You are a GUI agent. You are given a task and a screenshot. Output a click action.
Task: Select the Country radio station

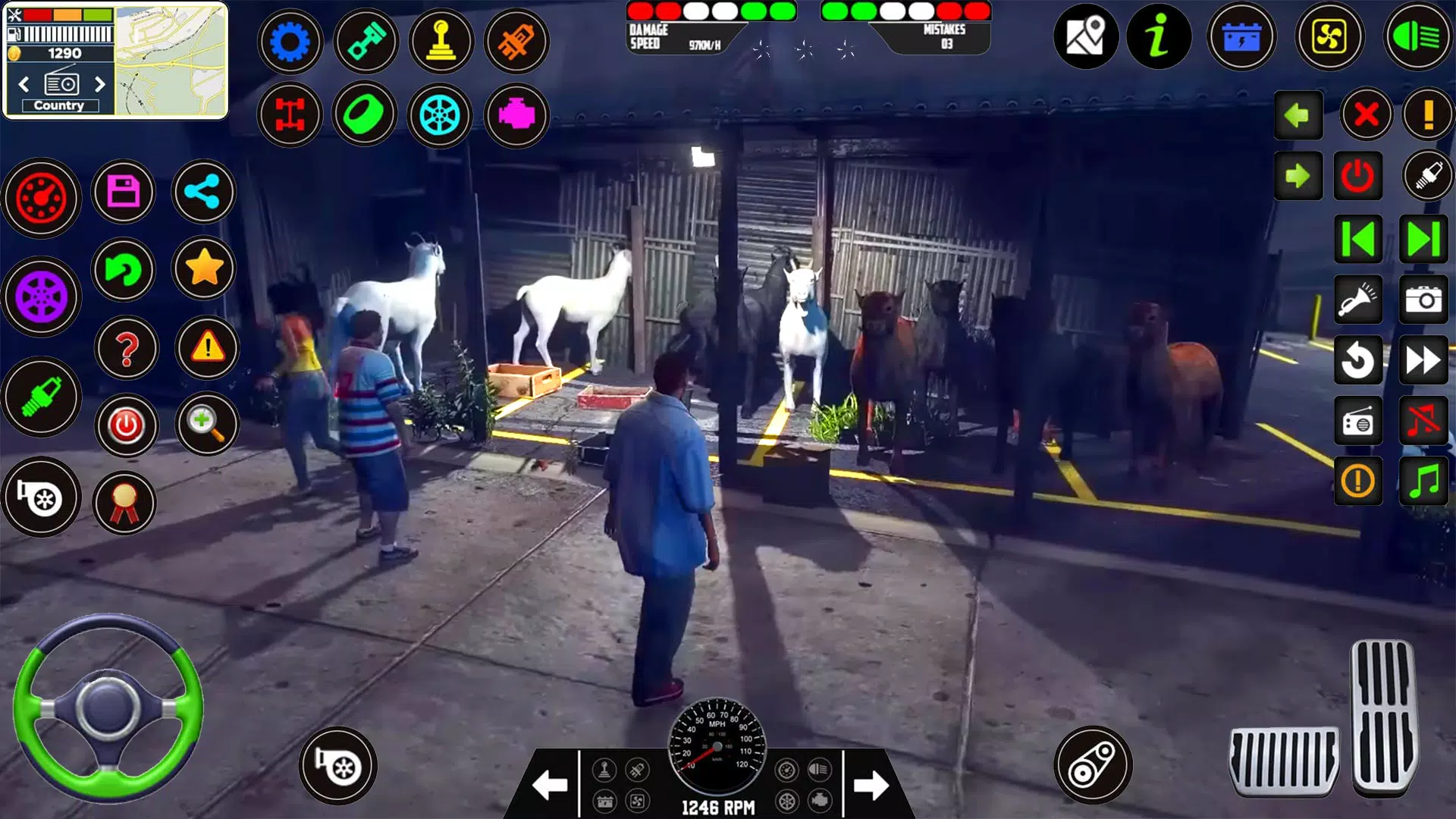pyautogui.click(x=61, y=105)
